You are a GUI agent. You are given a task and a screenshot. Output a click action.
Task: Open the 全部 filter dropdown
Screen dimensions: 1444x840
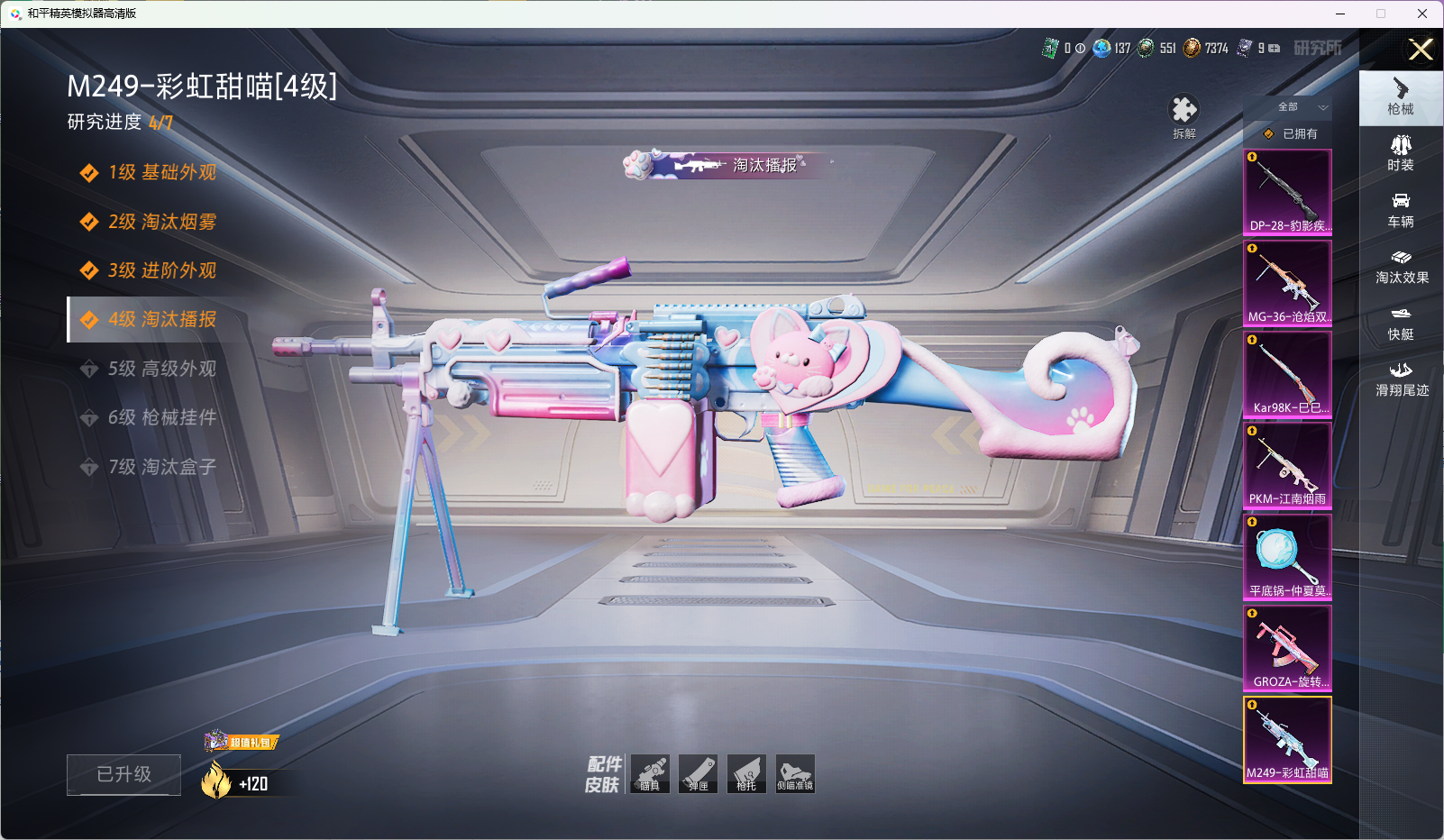tap(1299, 107)
